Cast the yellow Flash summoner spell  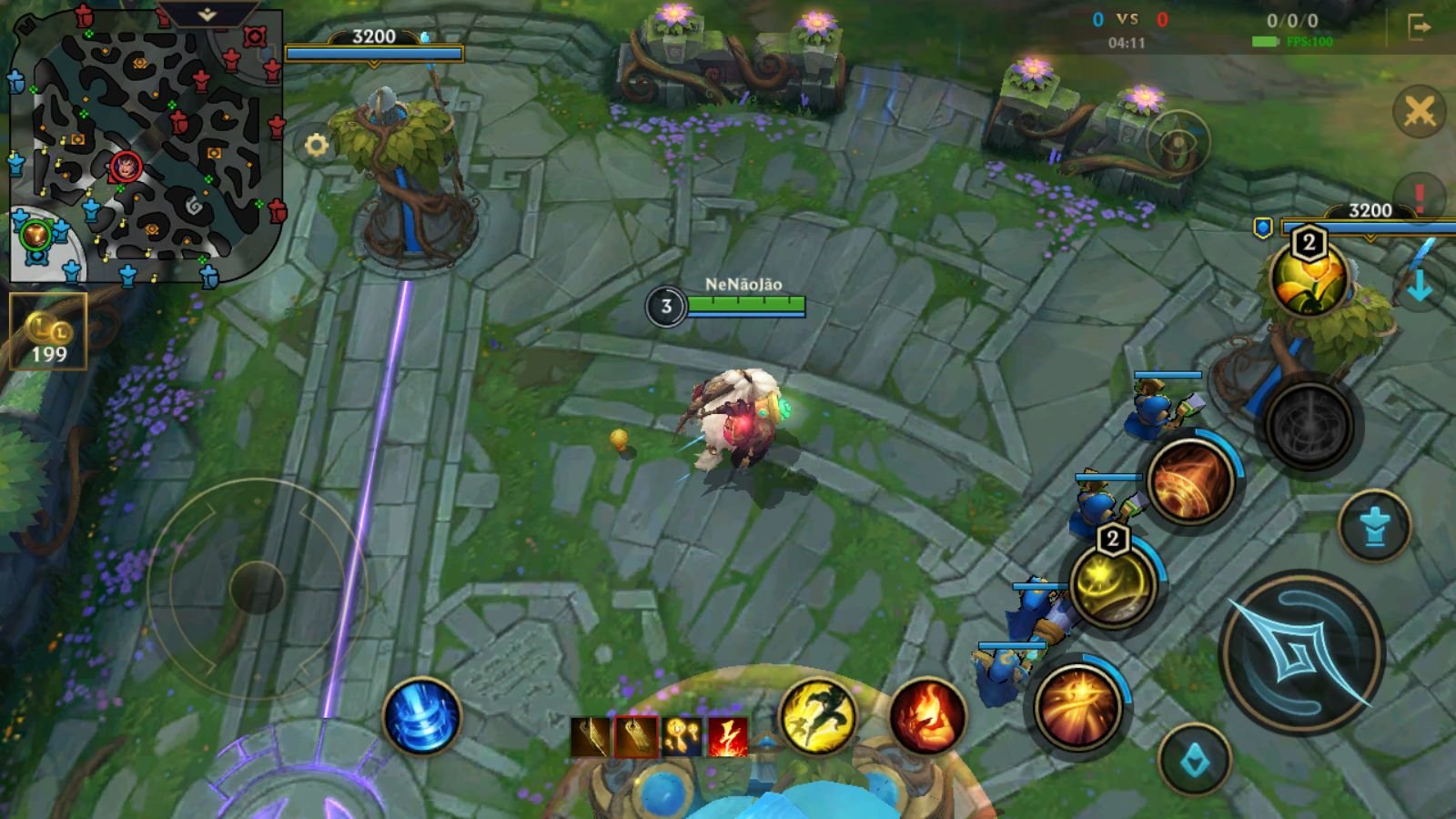(818, 718)
